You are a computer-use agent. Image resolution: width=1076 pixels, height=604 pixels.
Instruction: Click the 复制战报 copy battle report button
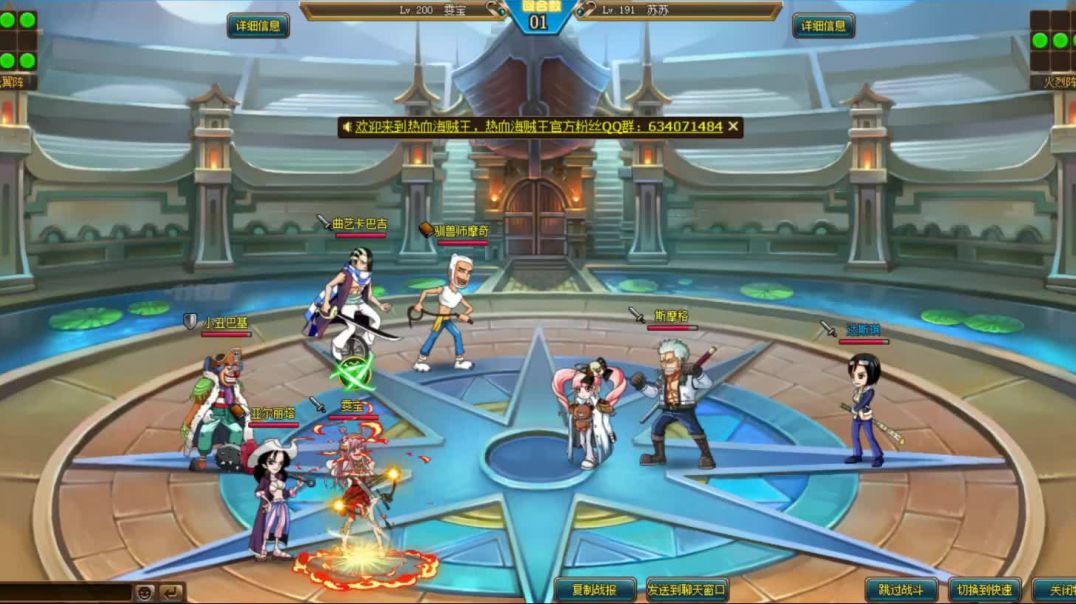[x=595, y=589]
